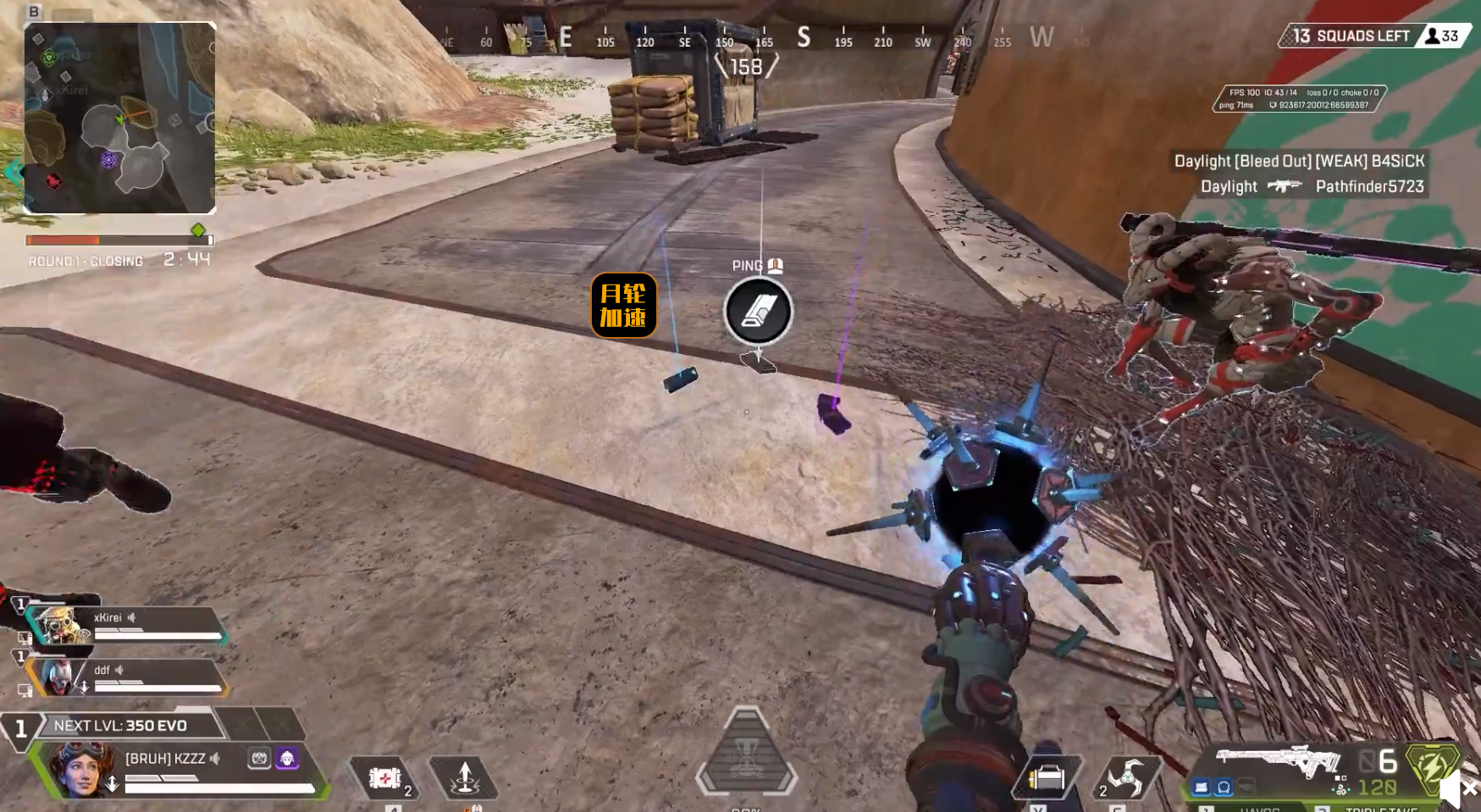This screenshot has height=812, width=1481.
Task: Click the circular ping item marker
Action: (x=758, y=312)
